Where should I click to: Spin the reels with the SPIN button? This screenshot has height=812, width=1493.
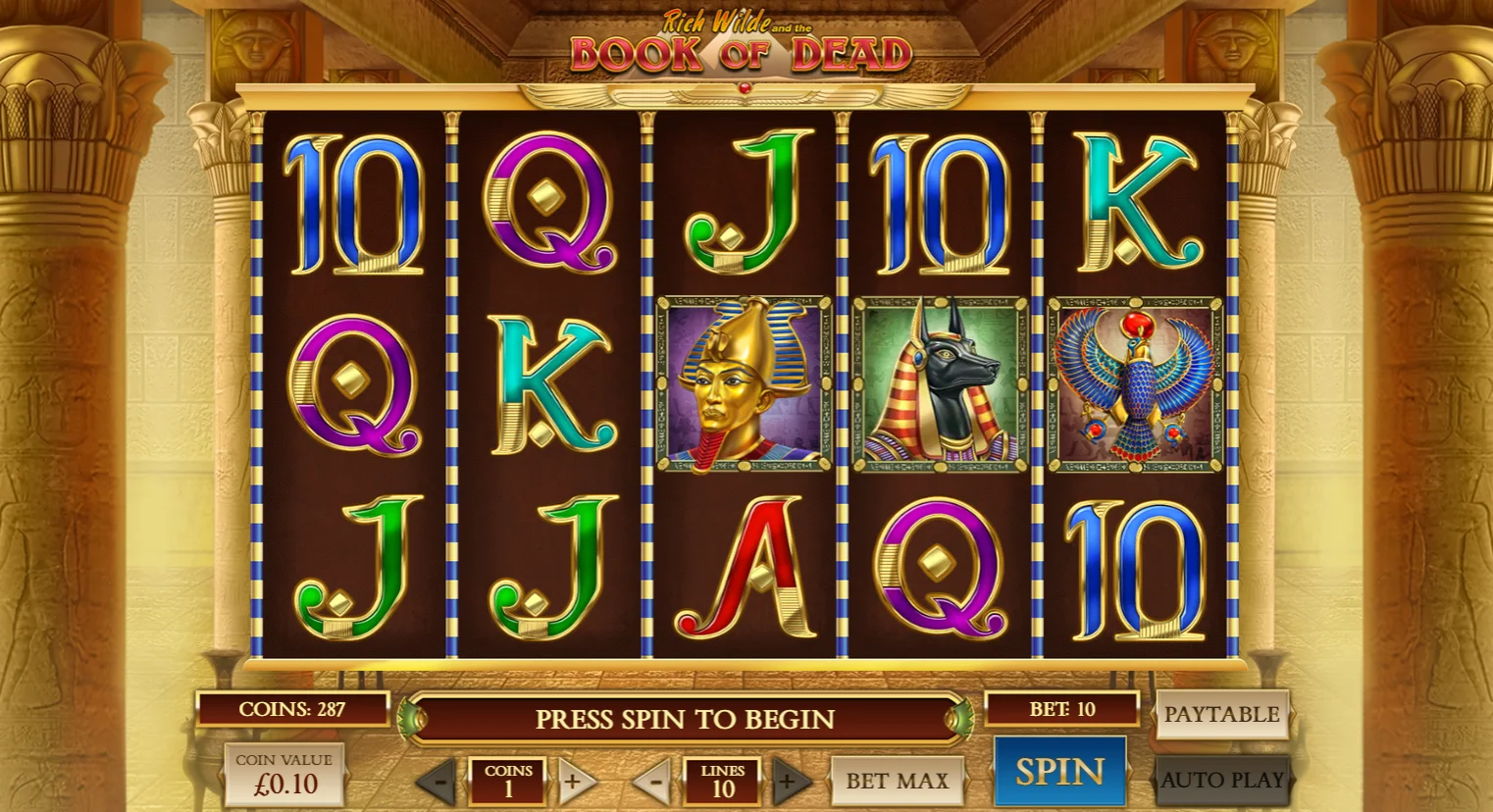tap(1059, 772)
